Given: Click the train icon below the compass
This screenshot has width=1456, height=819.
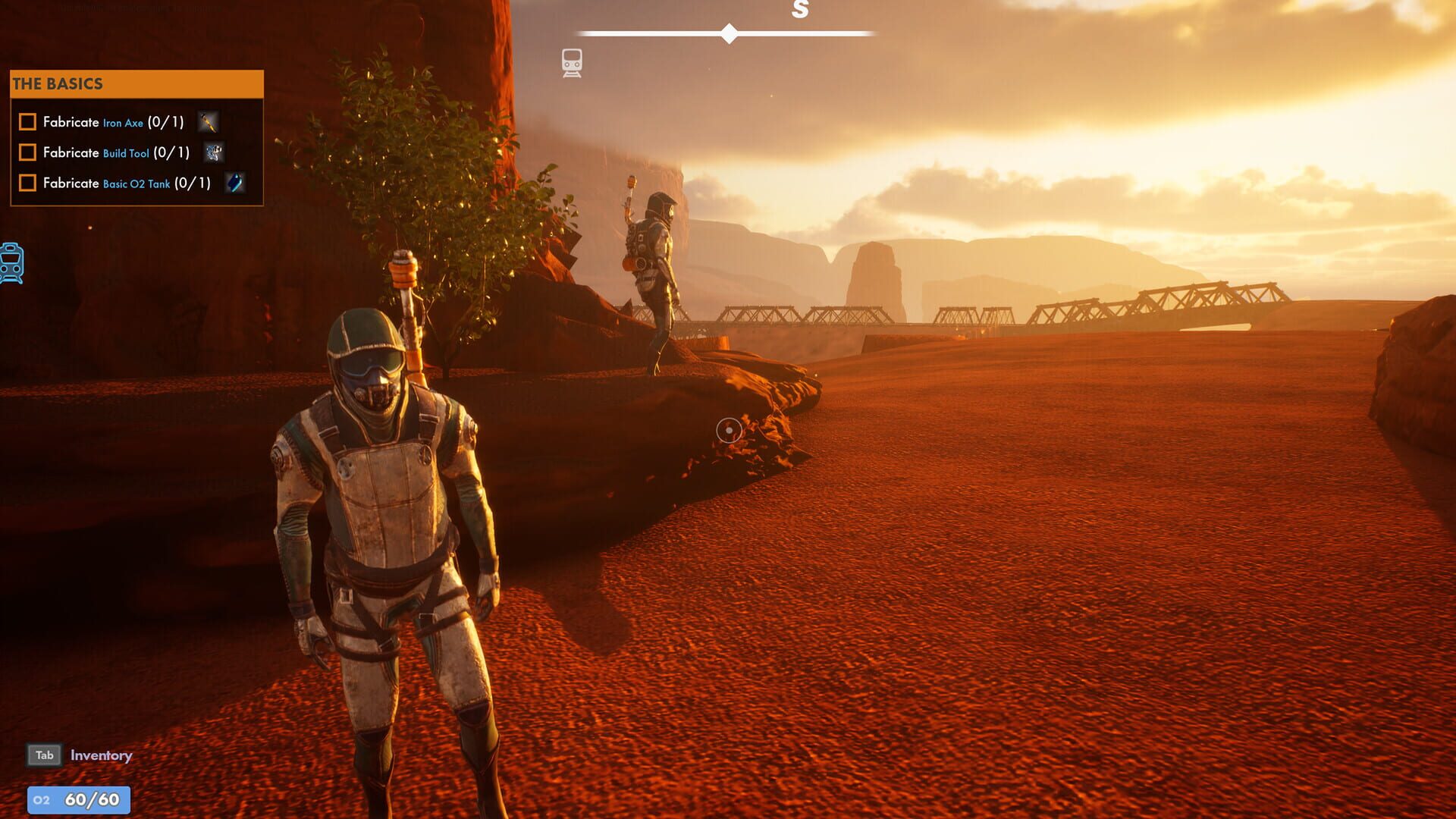Looking at the screenshot, I should coord(571,62).
